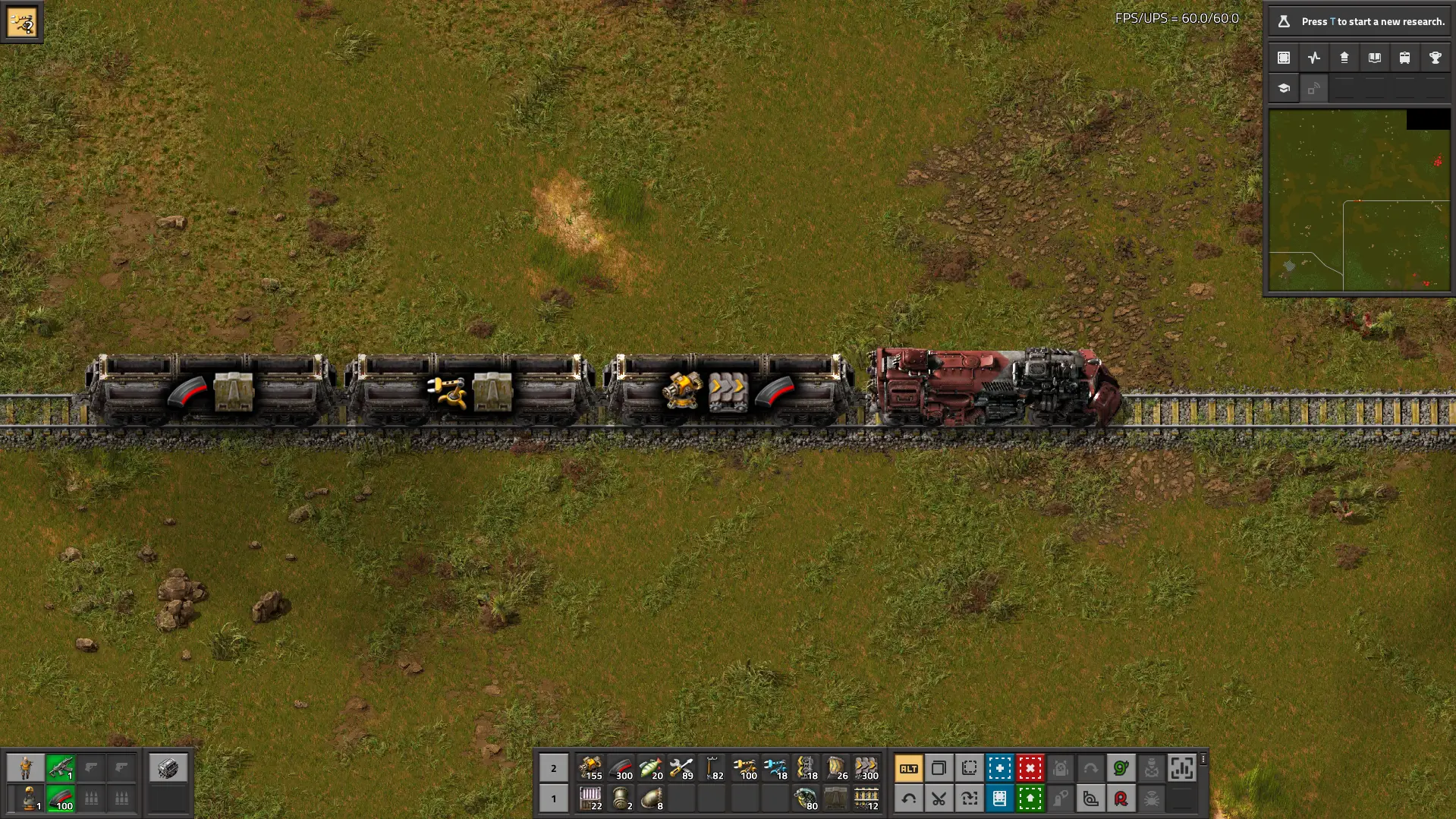Open the alert icon in the top-left corner
The height and width of the screenshot is (819, 1456).
(x=22, y=22)
